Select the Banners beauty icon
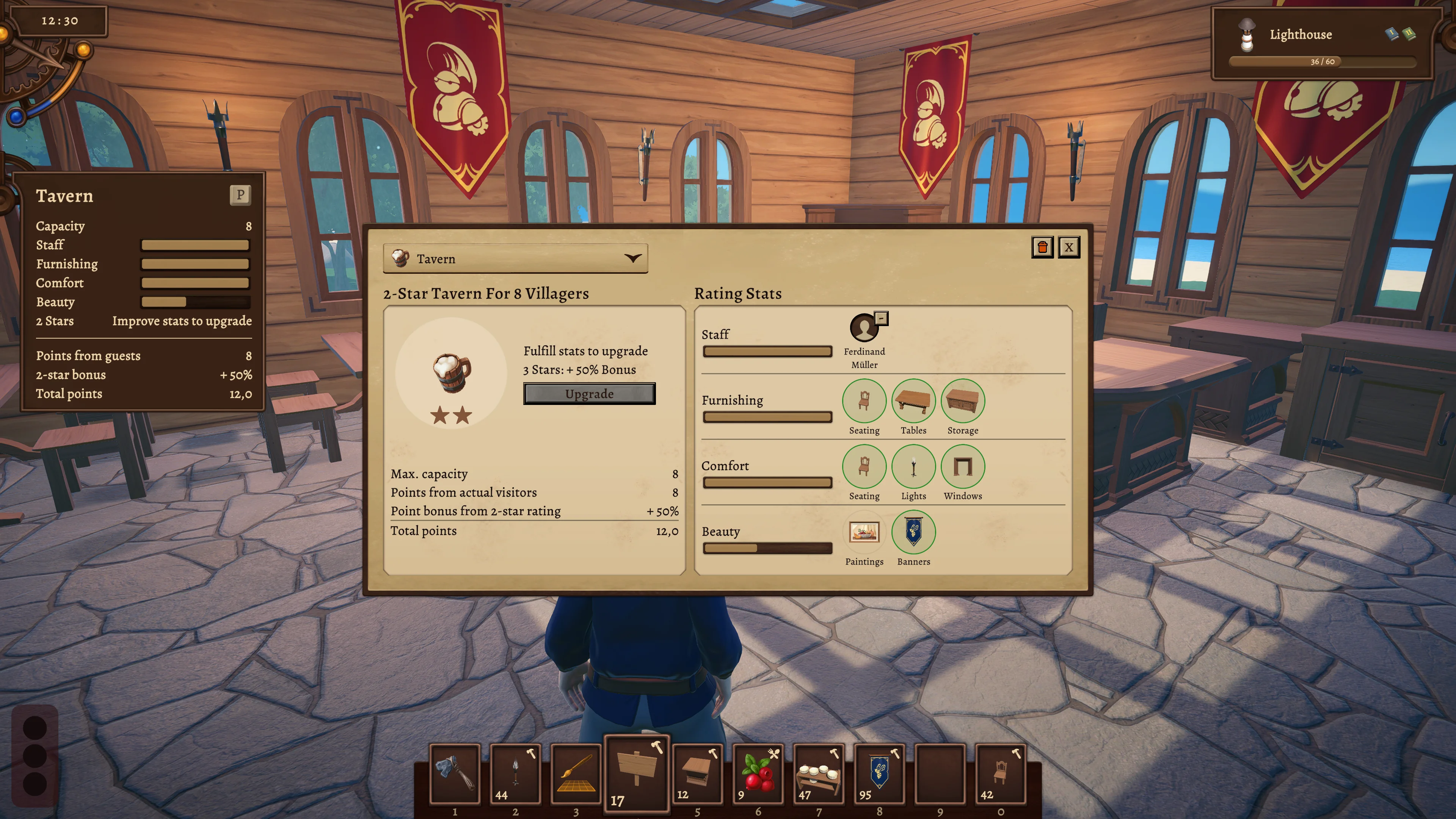This screenshot has width=1456, height=819. (x=913, y=532)
